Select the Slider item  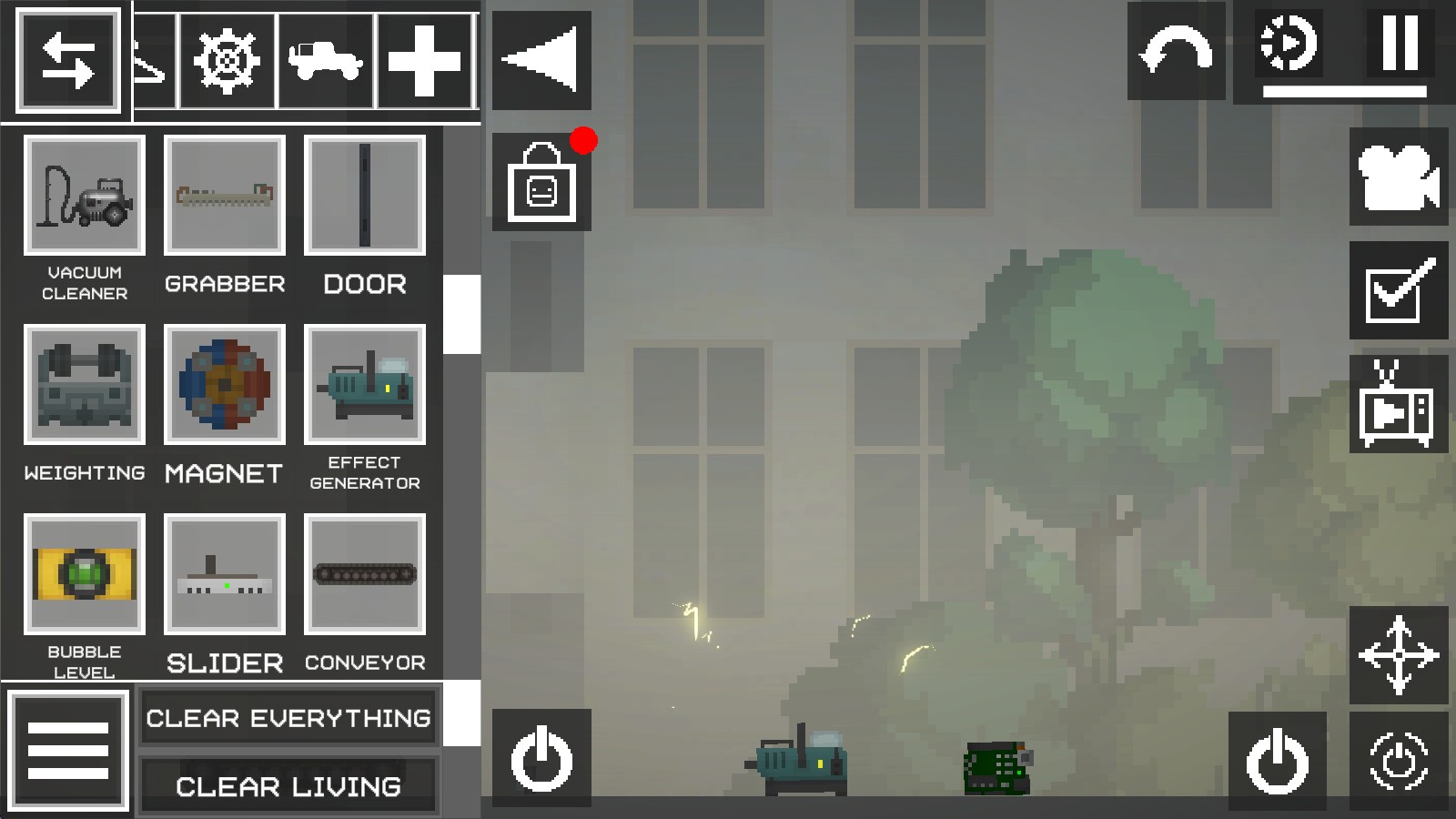(x=225, y=573)
